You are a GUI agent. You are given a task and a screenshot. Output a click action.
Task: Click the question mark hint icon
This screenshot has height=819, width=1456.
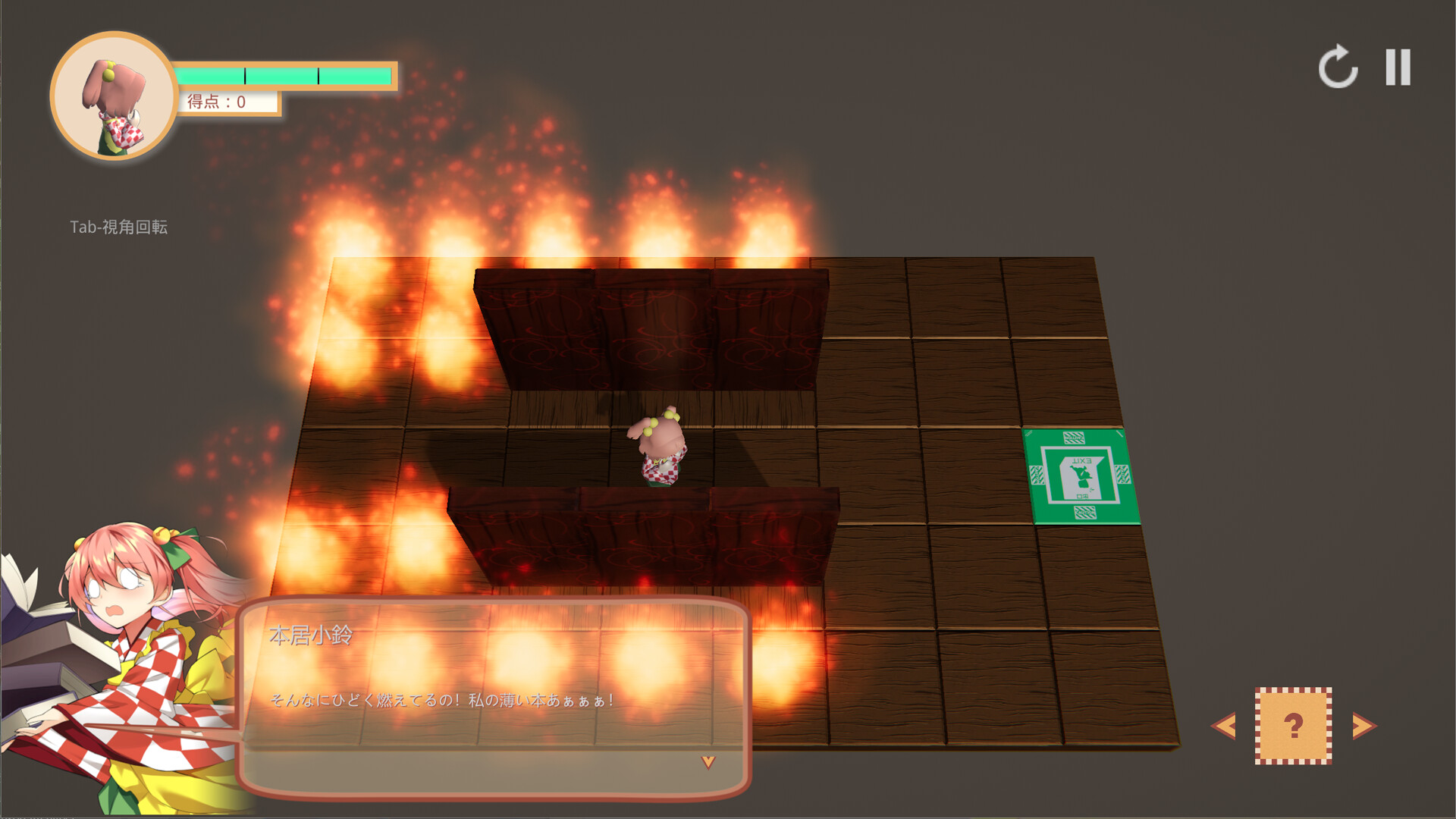click(x=1294, y=726)
